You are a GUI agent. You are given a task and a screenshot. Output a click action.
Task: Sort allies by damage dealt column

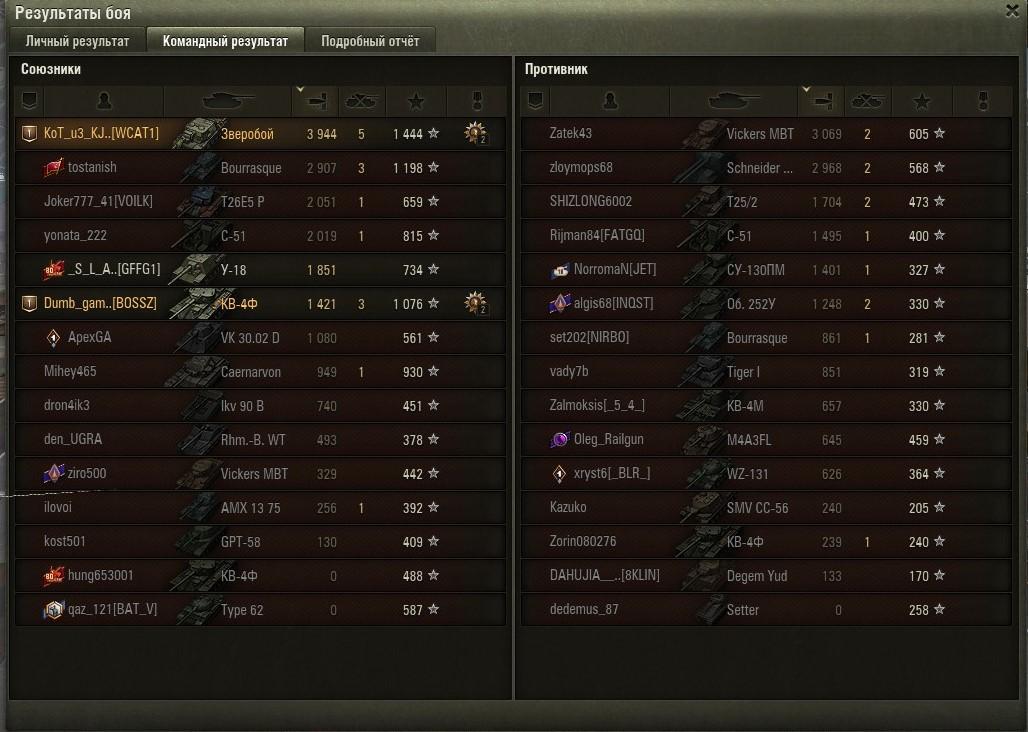tap(317, 101)
